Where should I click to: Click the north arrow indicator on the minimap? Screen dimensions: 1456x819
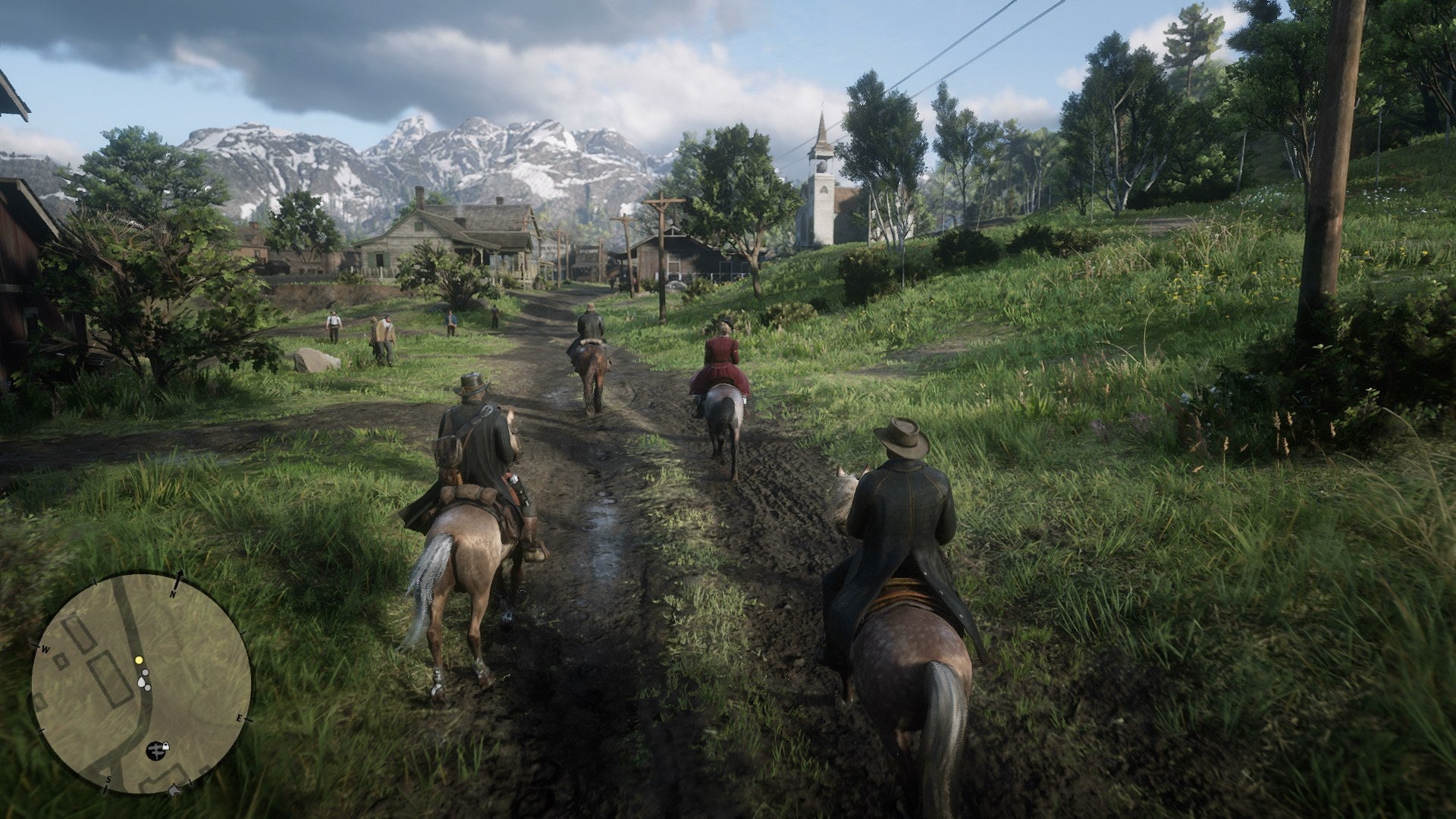pos(180,577)
